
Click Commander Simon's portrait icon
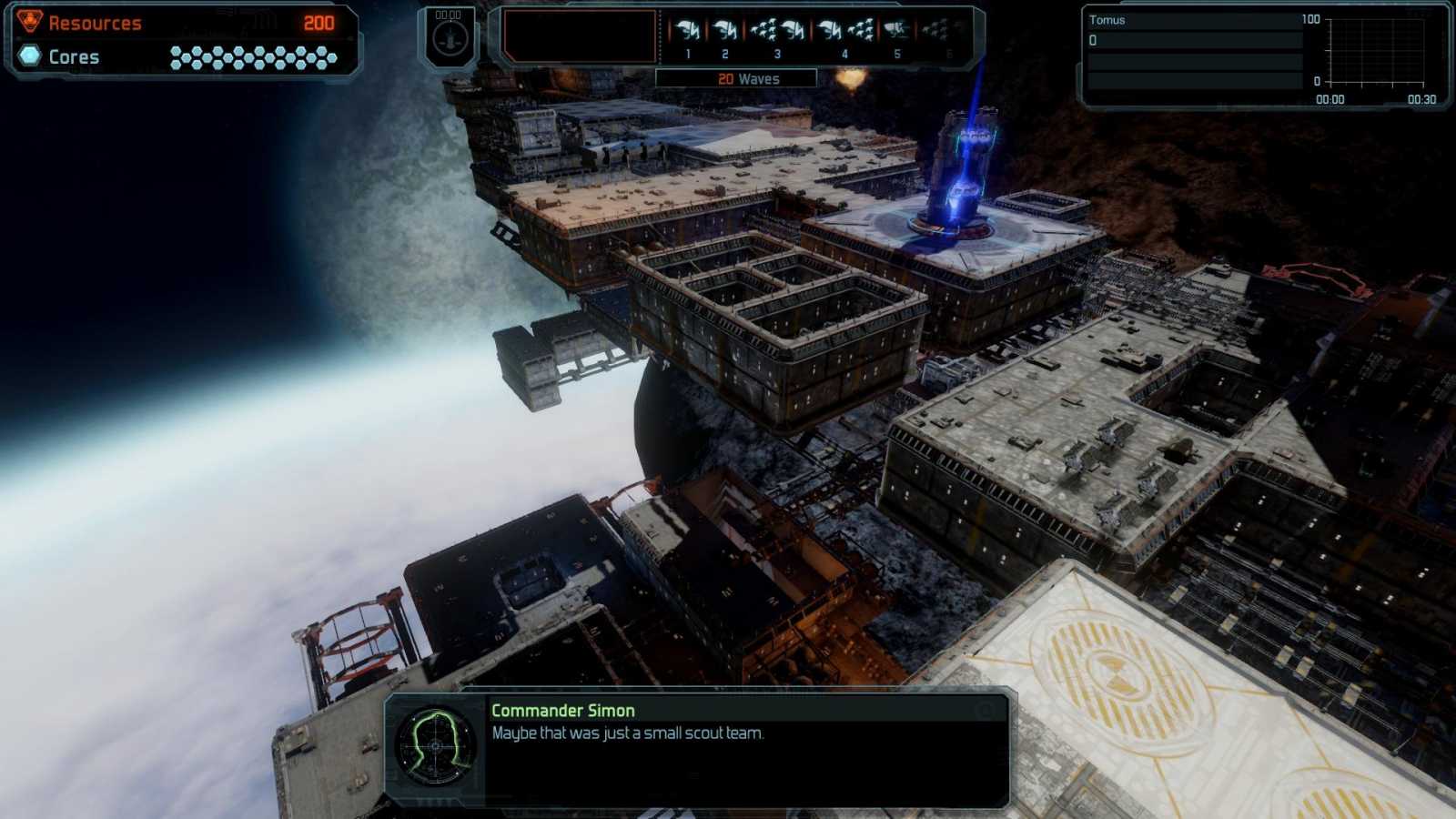pos(435,746)
